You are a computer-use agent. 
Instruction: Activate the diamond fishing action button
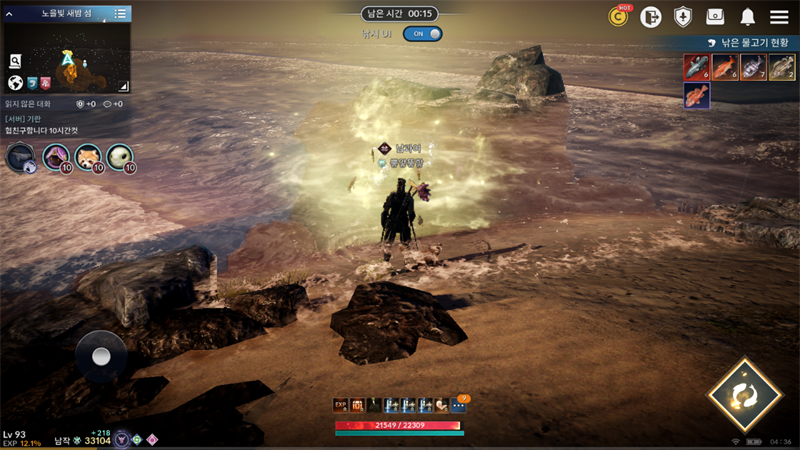click(x=744, y=395)
